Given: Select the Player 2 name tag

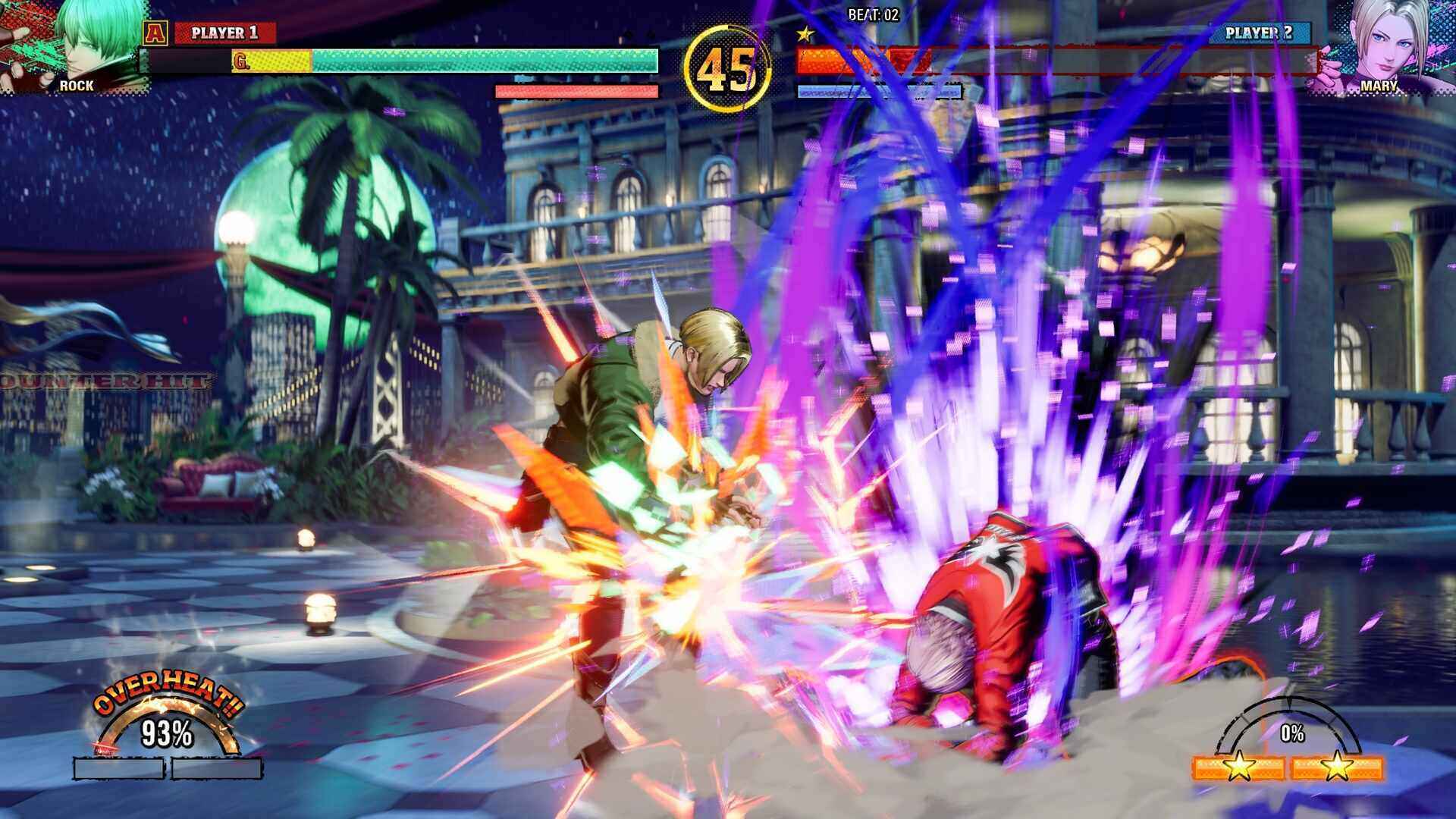Looking at the screenshot, I should (1259, 33).
